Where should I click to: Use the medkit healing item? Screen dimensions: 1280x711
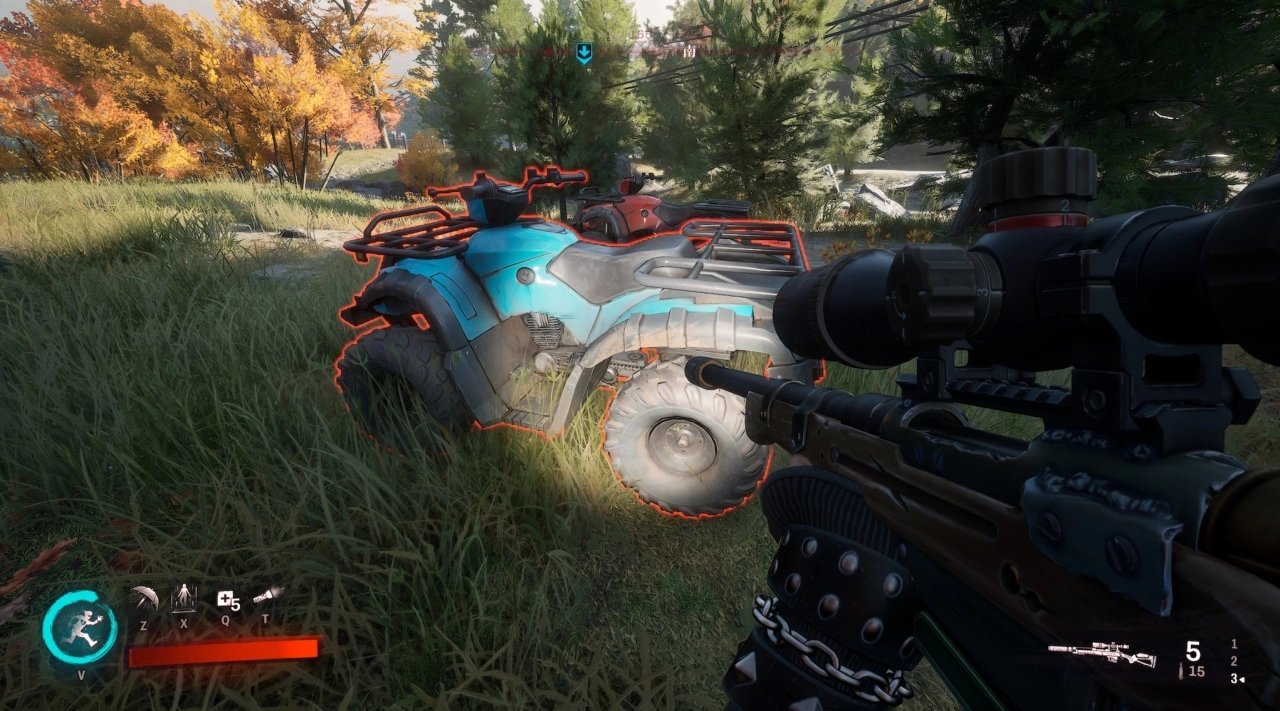click(227, 600)
